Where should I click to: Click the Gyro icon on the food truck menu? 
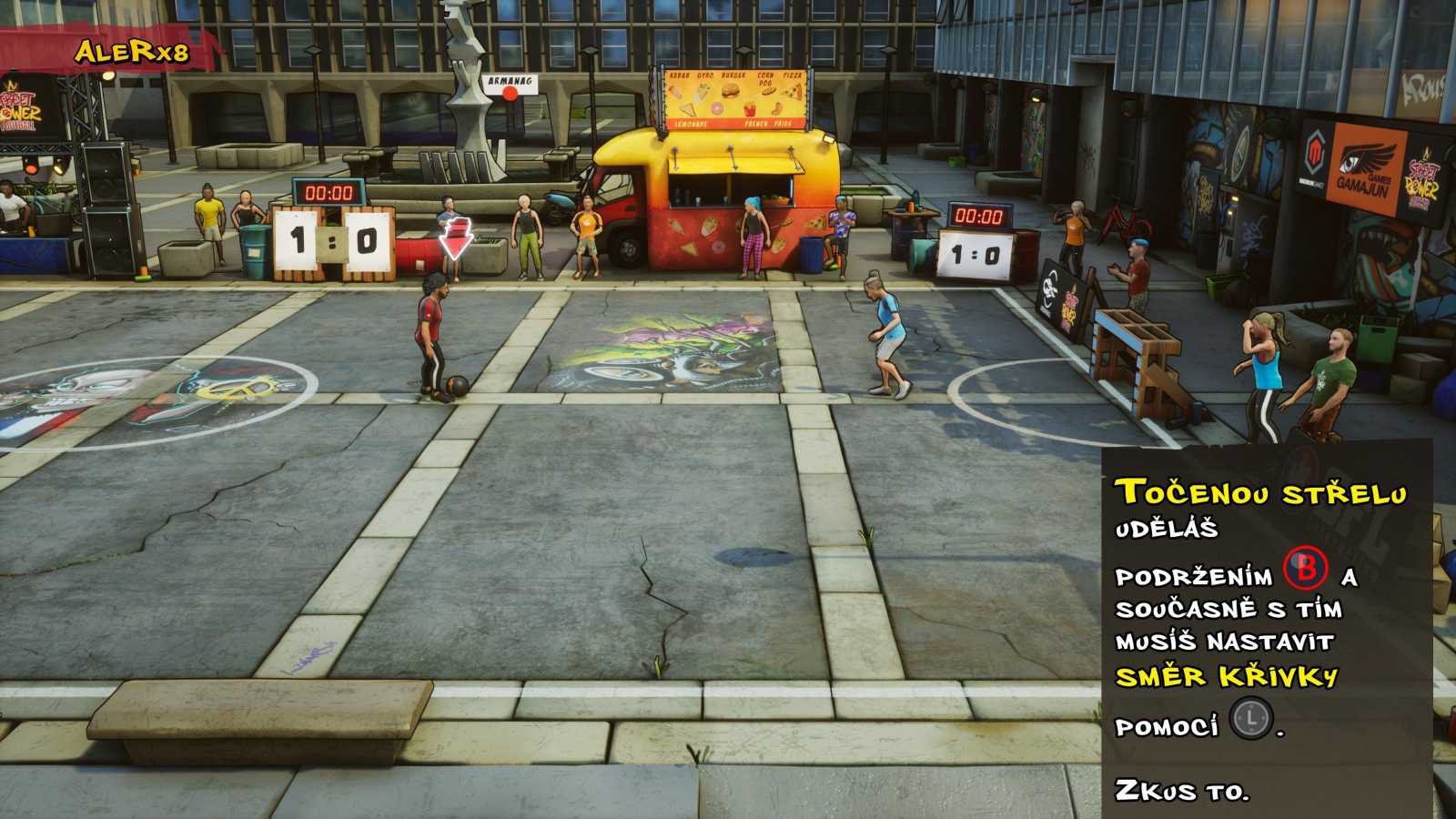703,91
